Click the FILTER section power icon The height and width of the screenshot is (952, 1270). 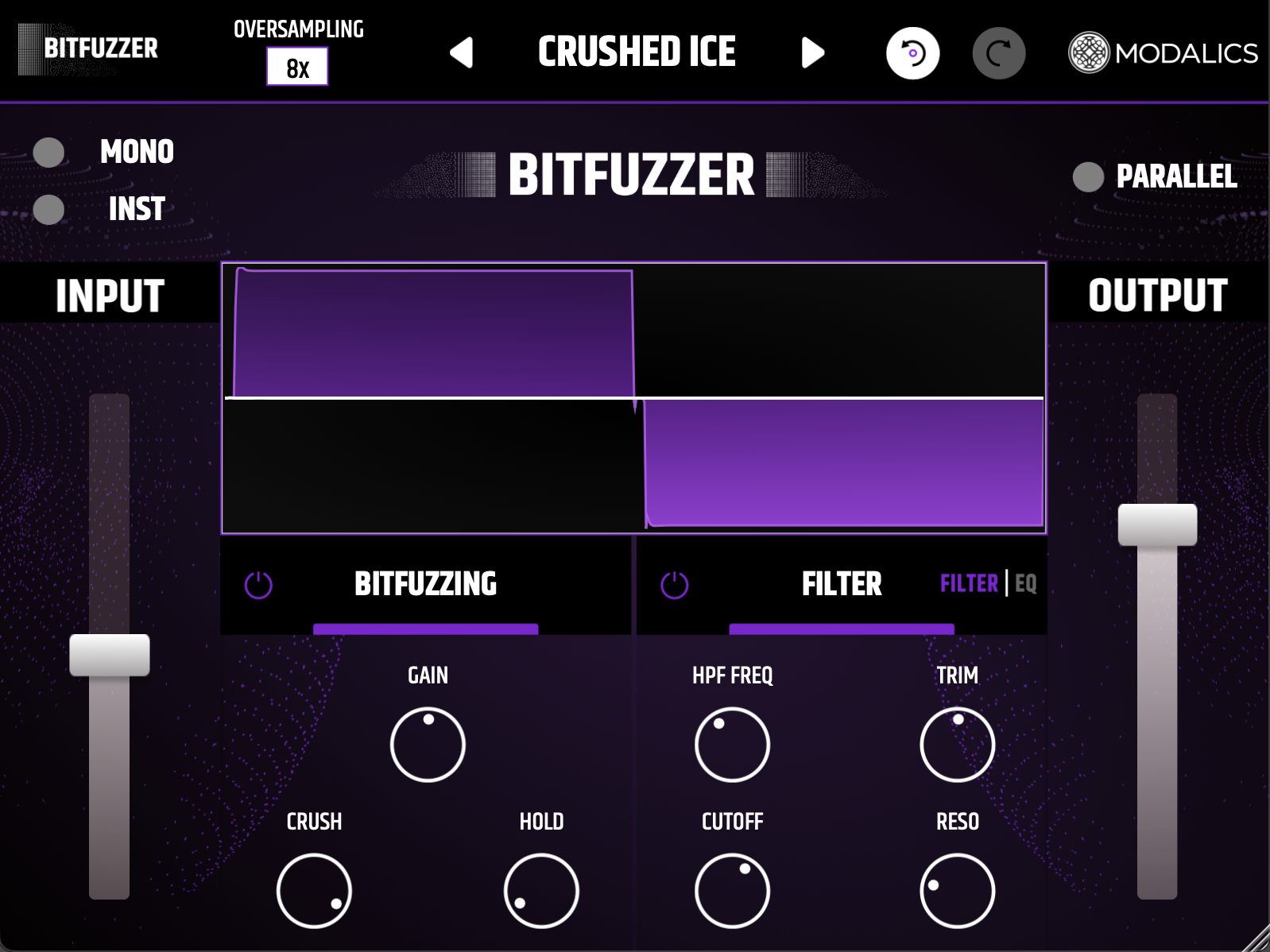pos(674,586)
